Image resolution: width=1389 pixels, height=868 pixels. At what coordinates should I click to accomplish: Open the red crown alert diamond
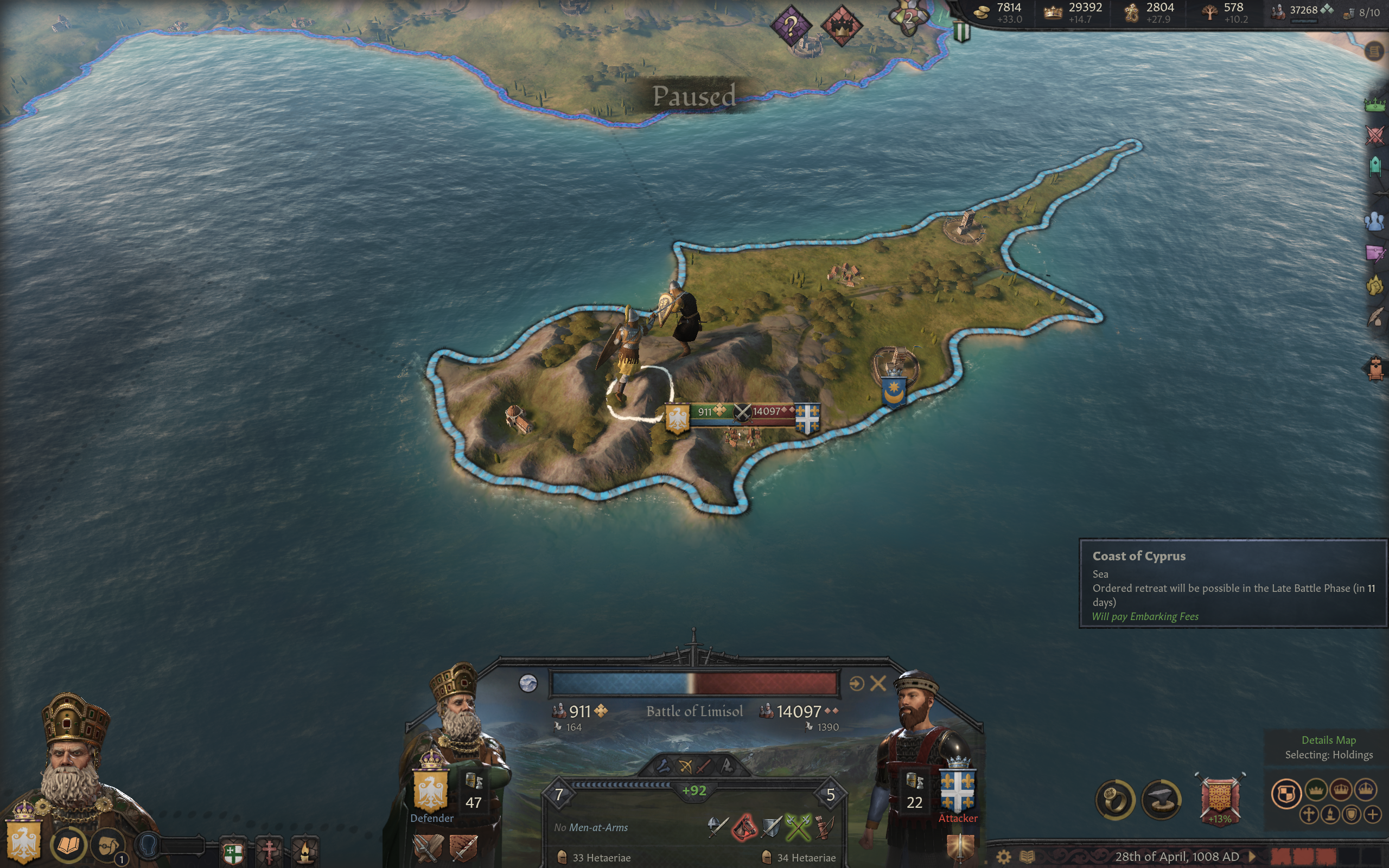(841, 25)
